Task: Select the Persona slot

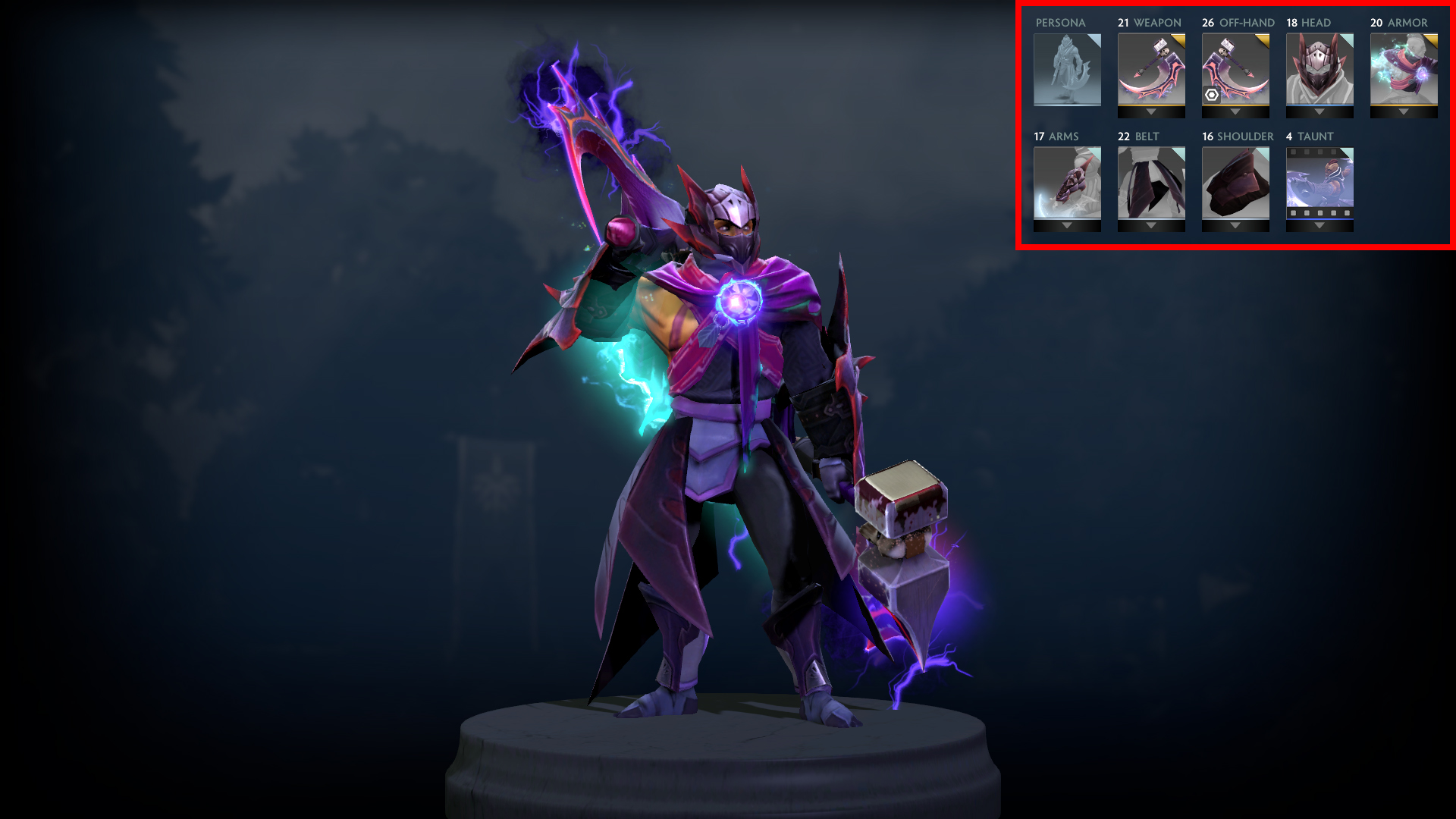Action: pos(1067,70)
